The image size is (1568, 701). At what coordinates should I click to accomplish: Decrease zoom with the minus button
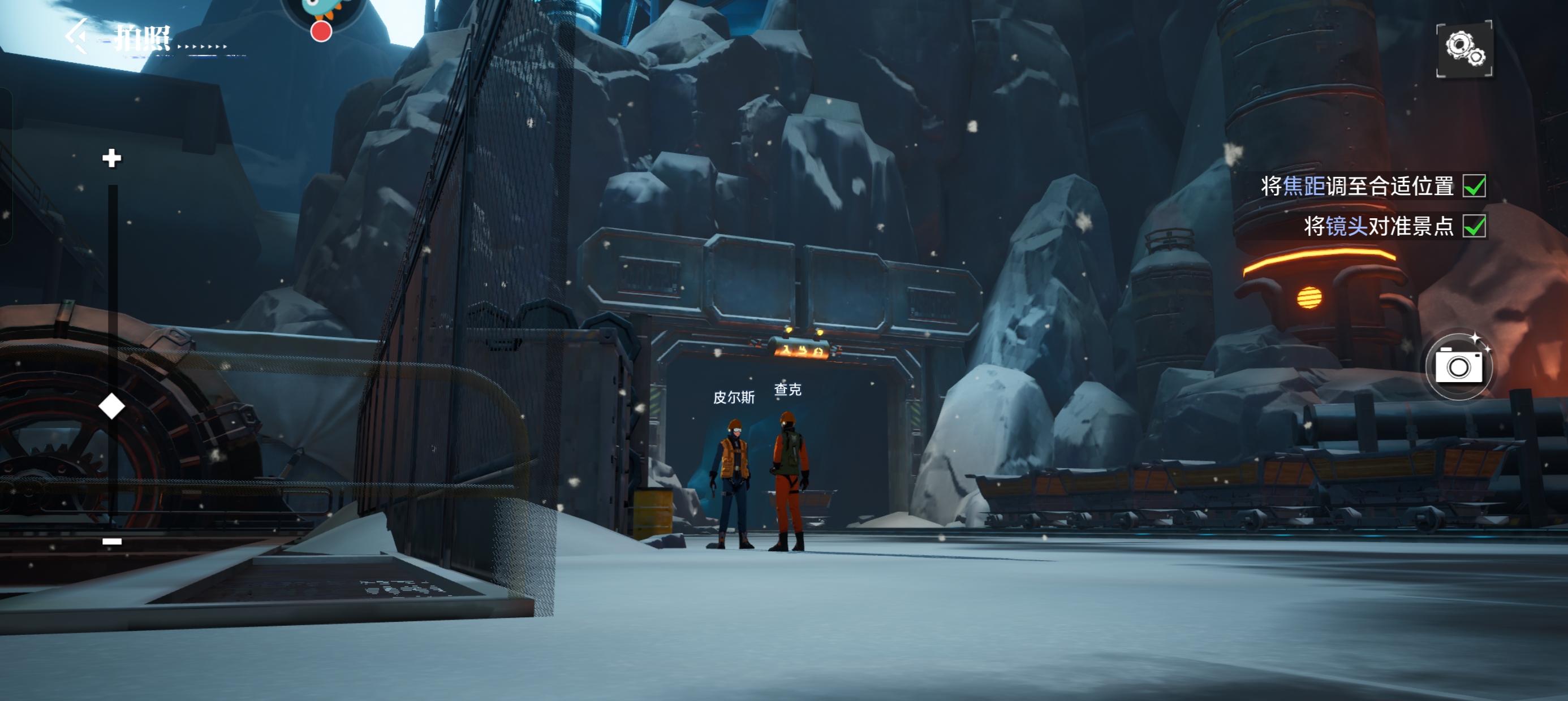(112, 541)
